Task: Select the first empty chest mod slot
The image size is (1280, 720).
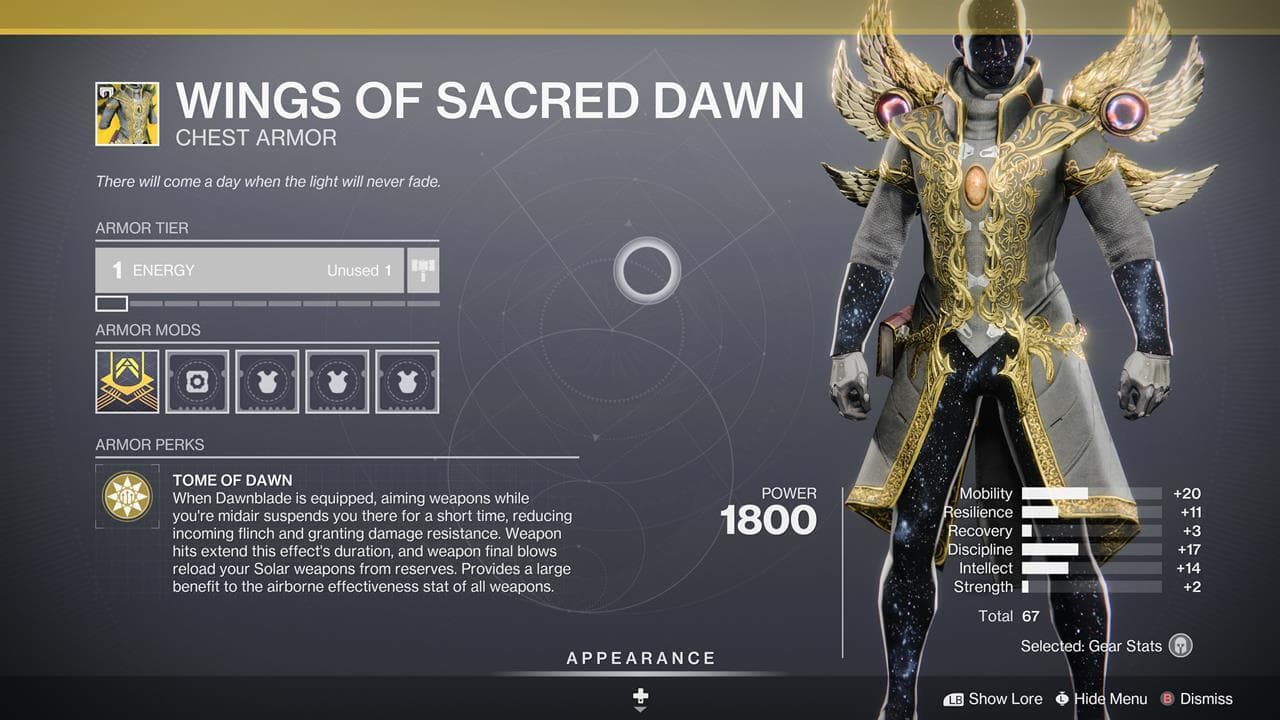Action: 266,381
